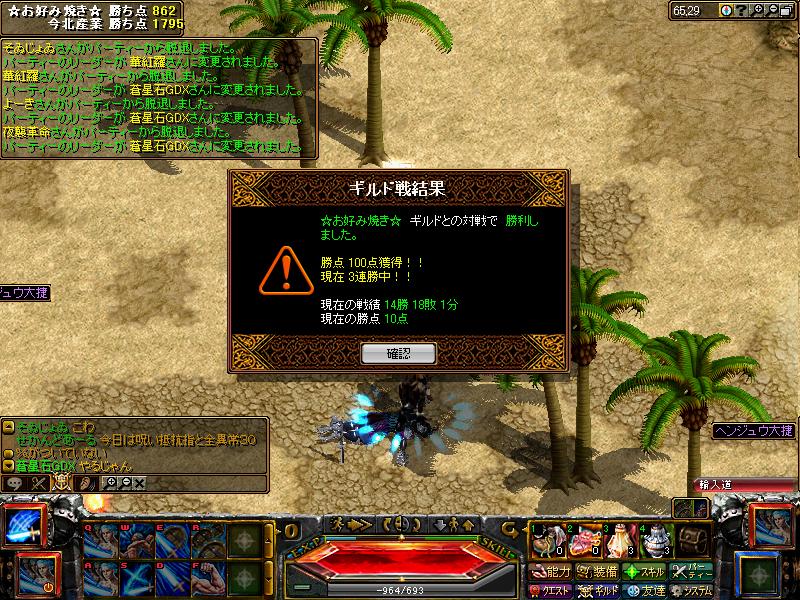The width and height of the screenshot is (800, 600).
Task: Activate the flexing arm skill on F
Action: click(x=205, y=580)
